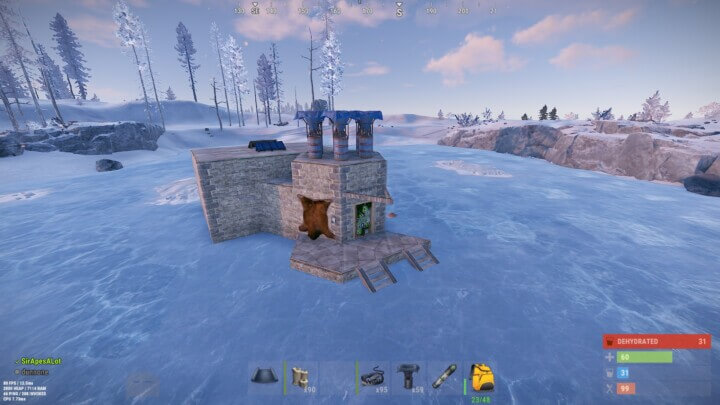
Task: Equip the cylinder item with the green tip
Action: pyautogui.click(x=444, y=378)
